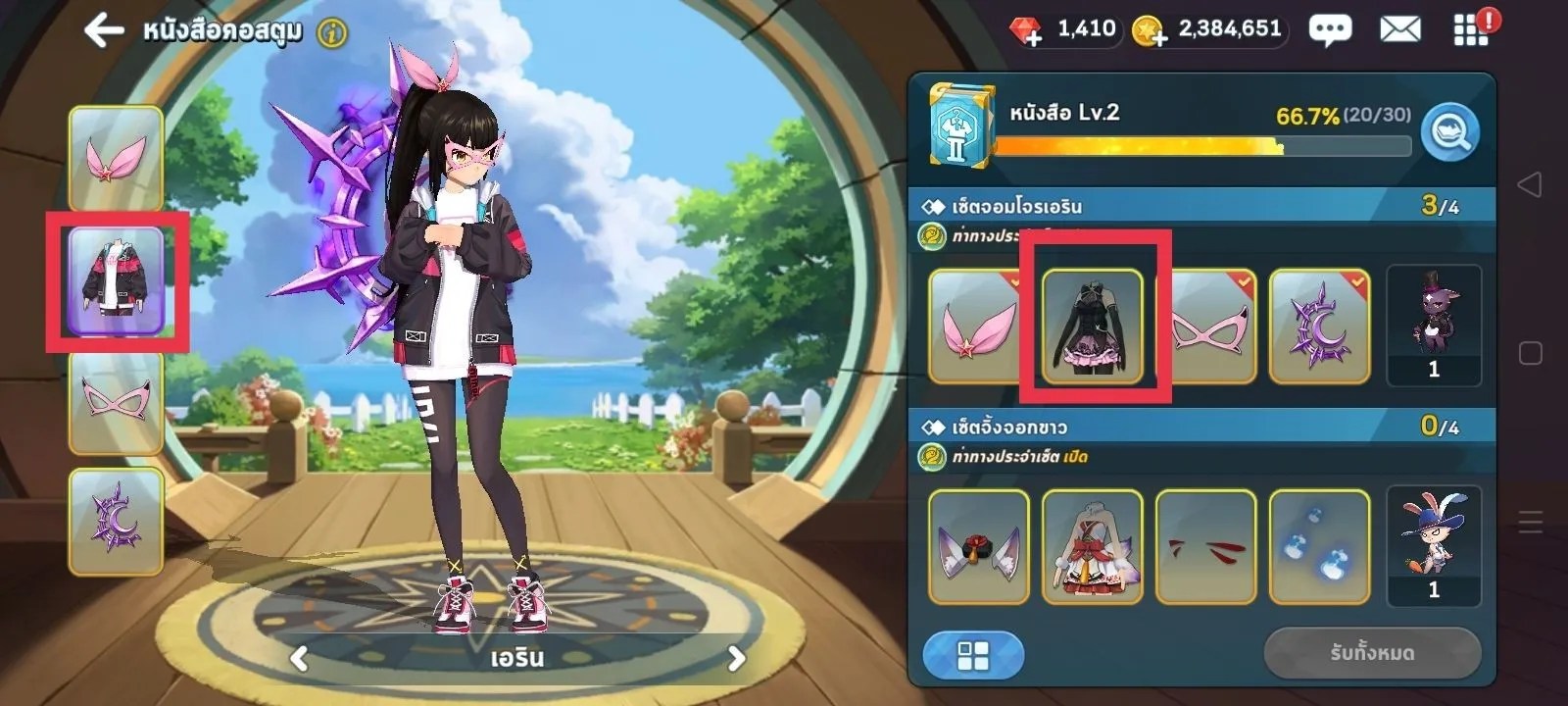The height and width of the screenshot is (706, 1568).
Task: Select the equipped pink ribbon slot
Action: (116, 159)
